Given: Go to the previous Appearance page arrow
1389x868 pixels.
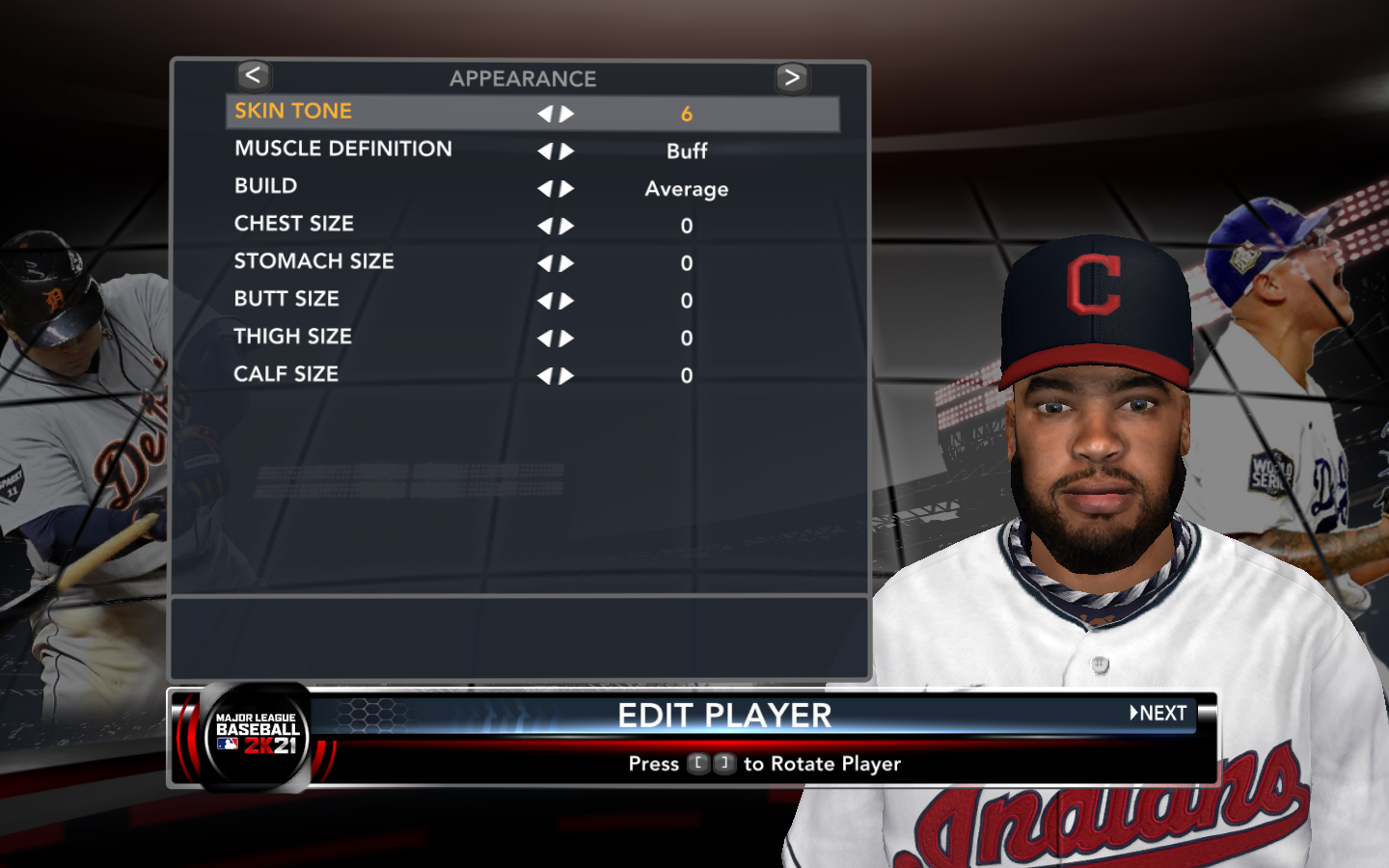Looking at the screenshot, I should 253,76.
